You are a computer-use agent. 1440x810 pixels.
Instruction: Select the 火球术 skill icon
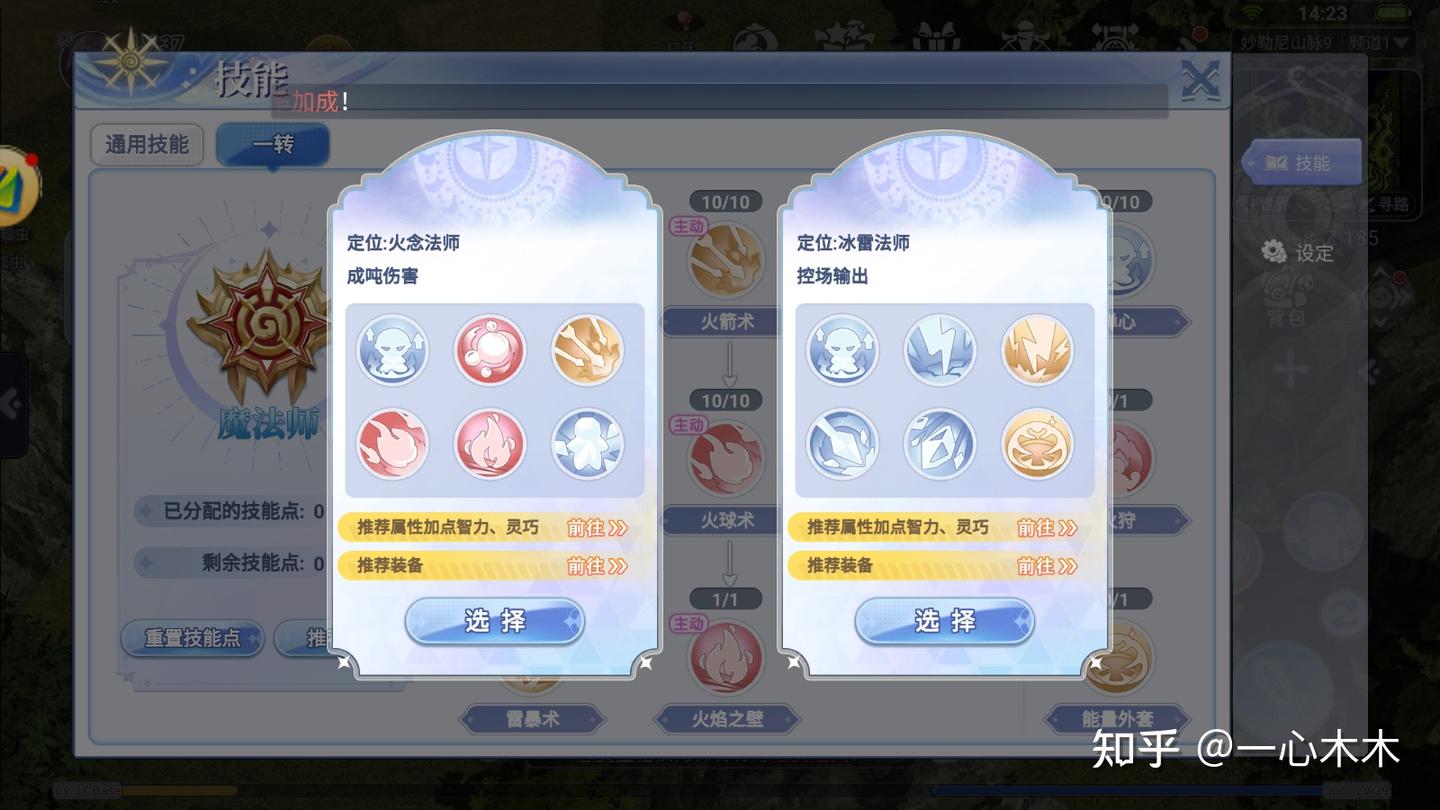(x=724, y=457)
